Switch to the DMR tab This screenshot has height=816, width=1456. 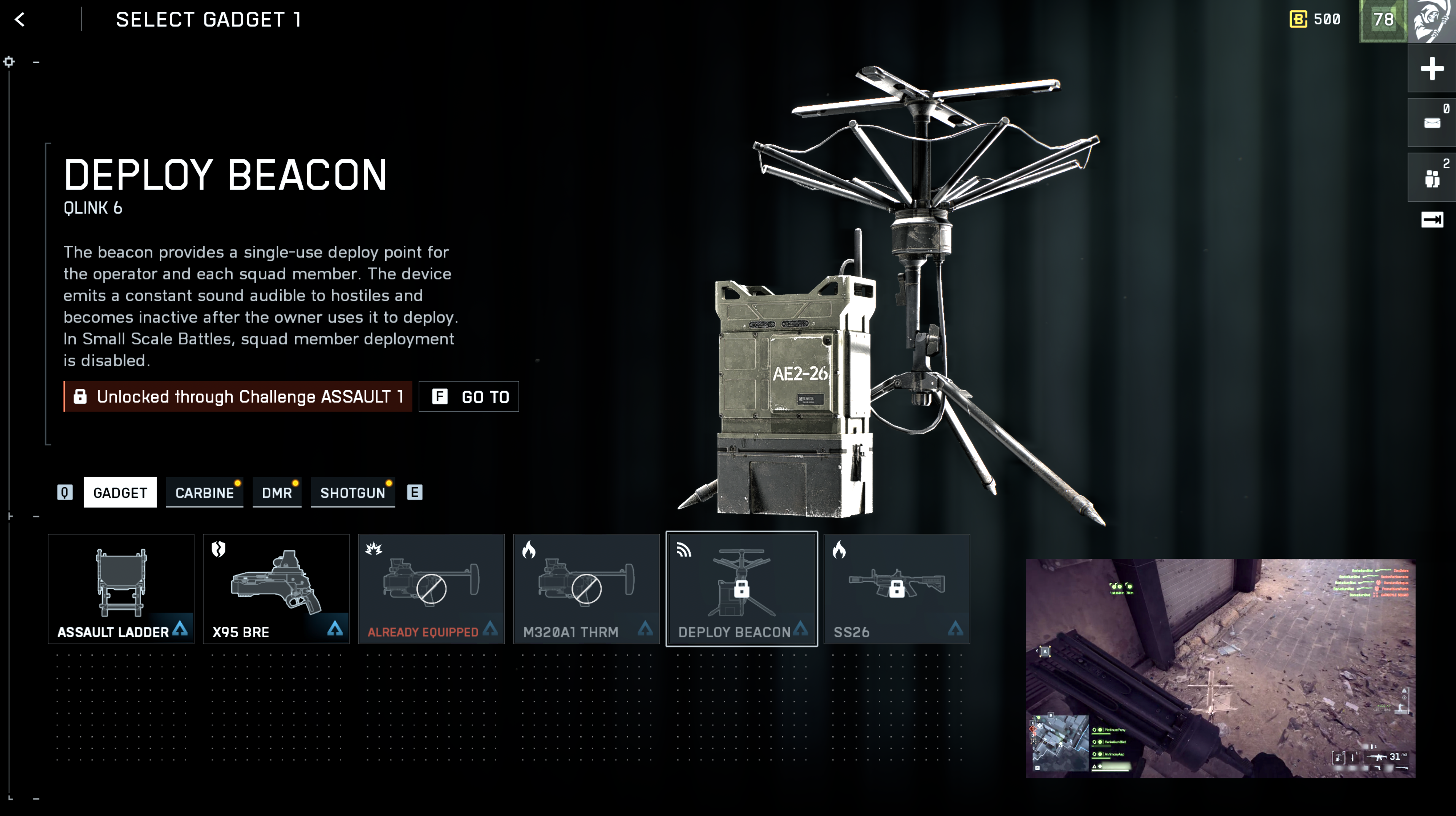click(x=277, y=493)
